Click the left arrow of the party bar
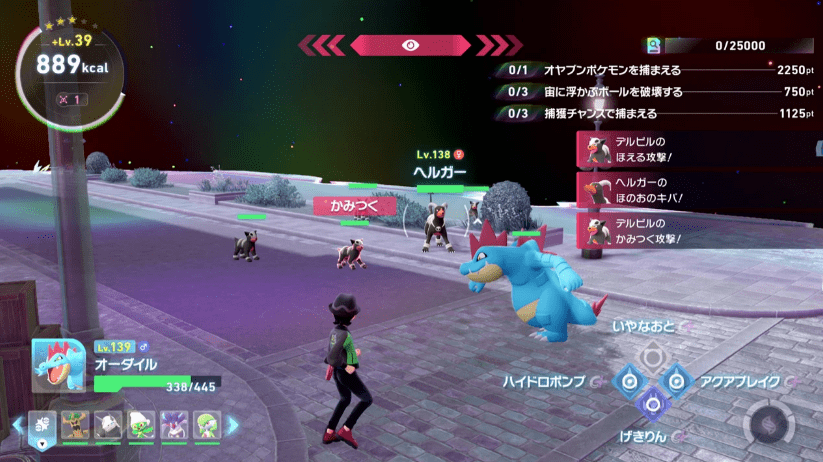823x462 pixels. pyautogui.click(x=17, y=425)
